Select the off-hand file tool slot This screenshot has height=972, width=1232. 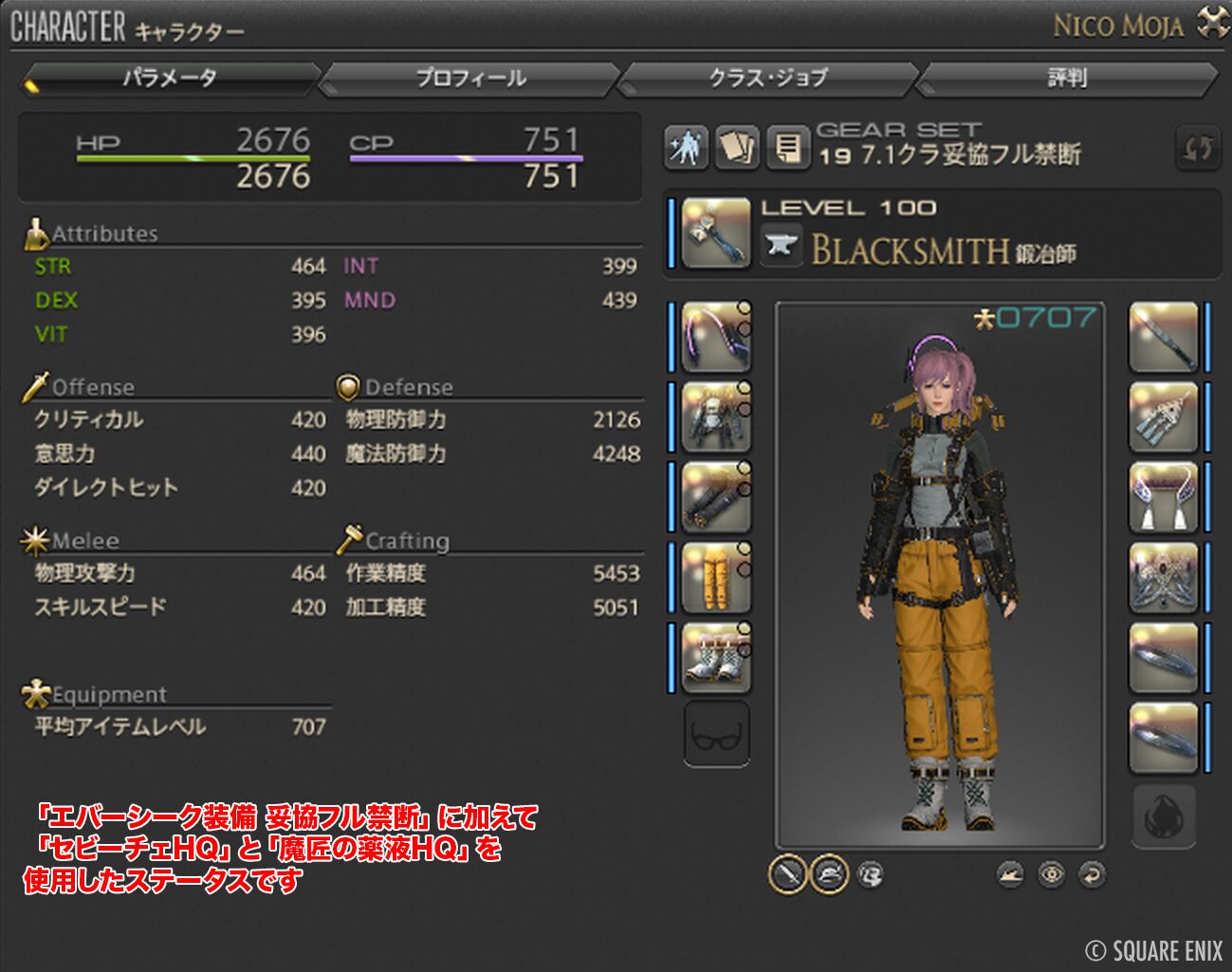1163,337
